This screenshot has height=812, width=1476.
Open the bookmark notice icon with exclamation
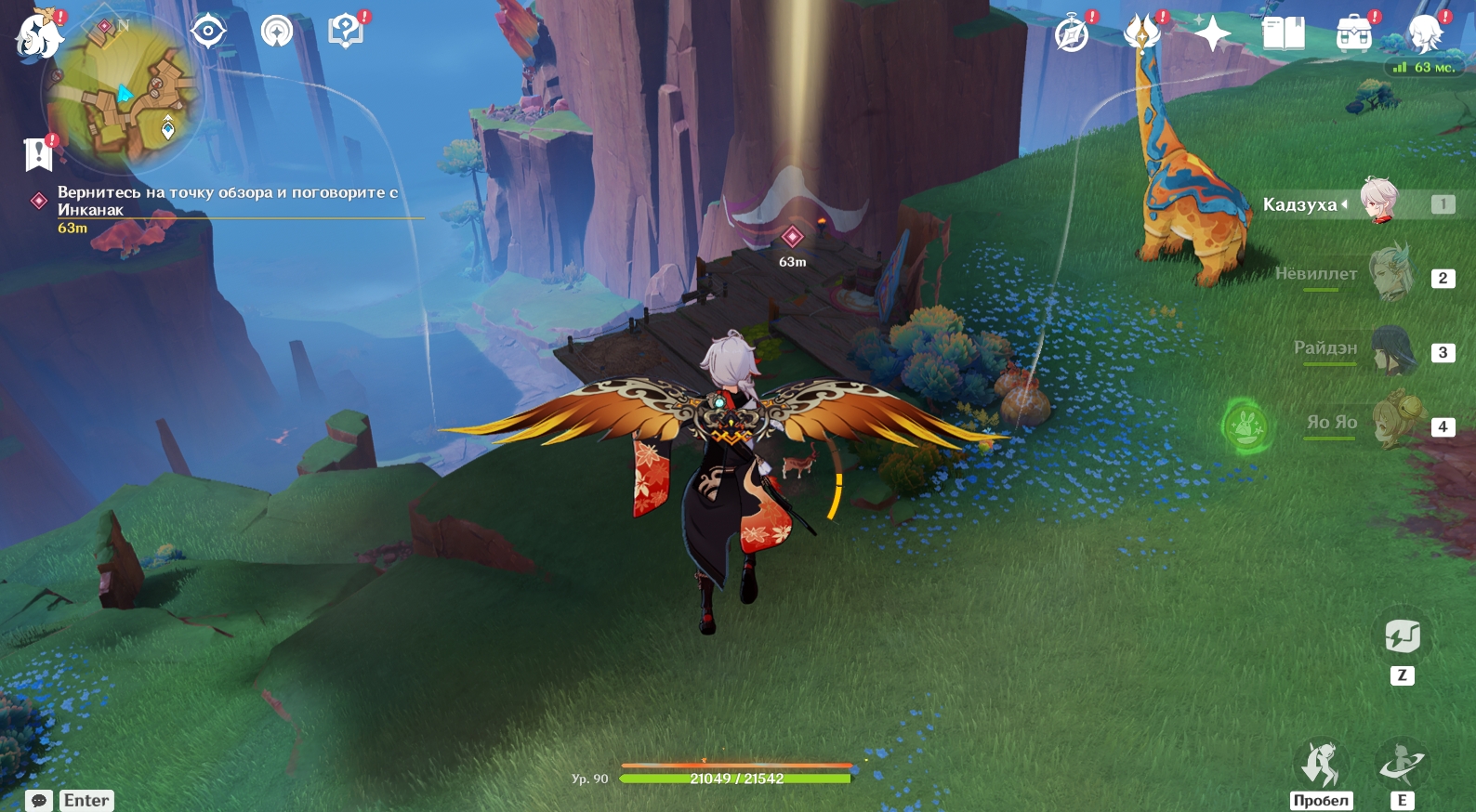(x=38, y=153)
